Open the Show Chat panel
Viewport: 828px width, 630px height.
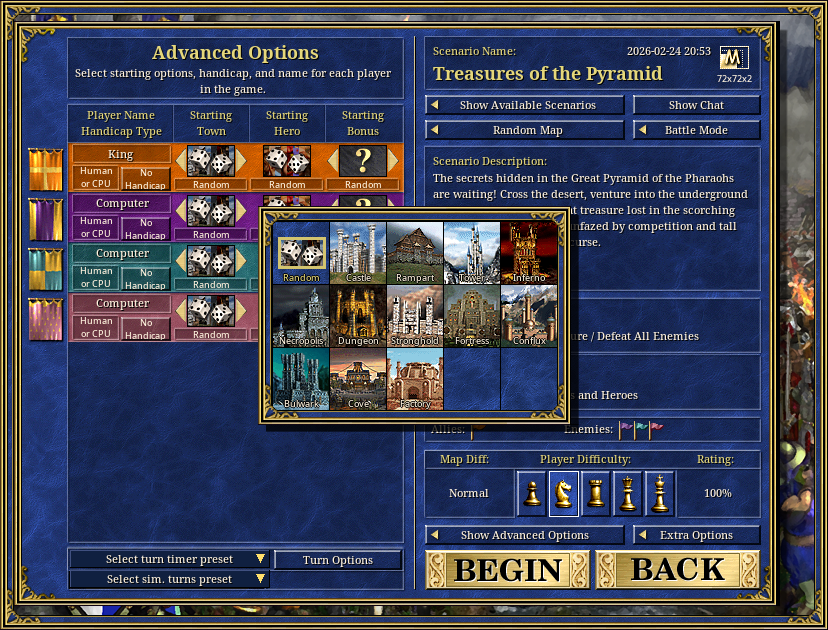pyautogui.click(x=697, y=105)
